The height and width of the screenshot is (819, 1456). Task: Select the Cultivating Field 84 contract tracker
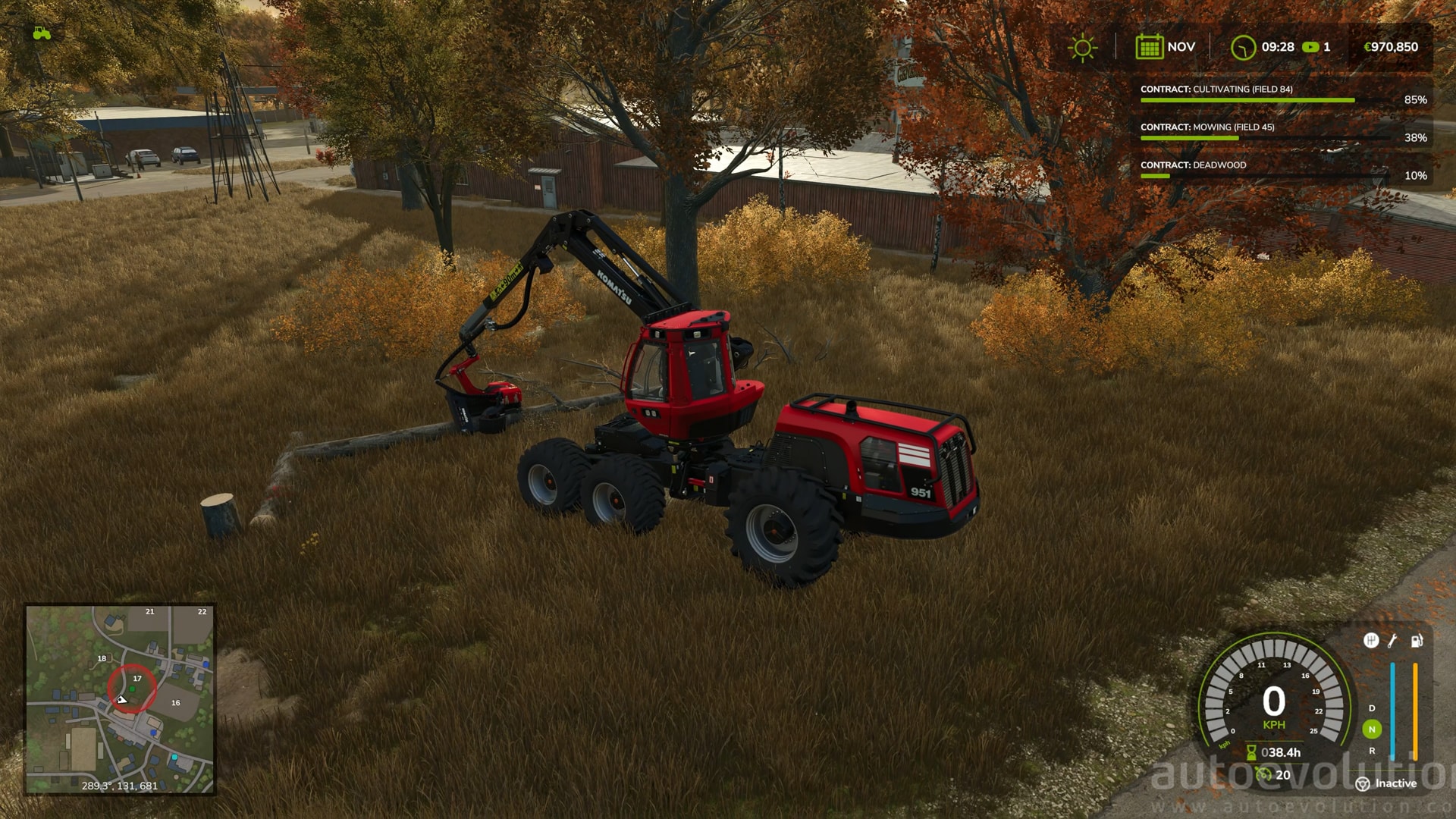coord(1282,94)
